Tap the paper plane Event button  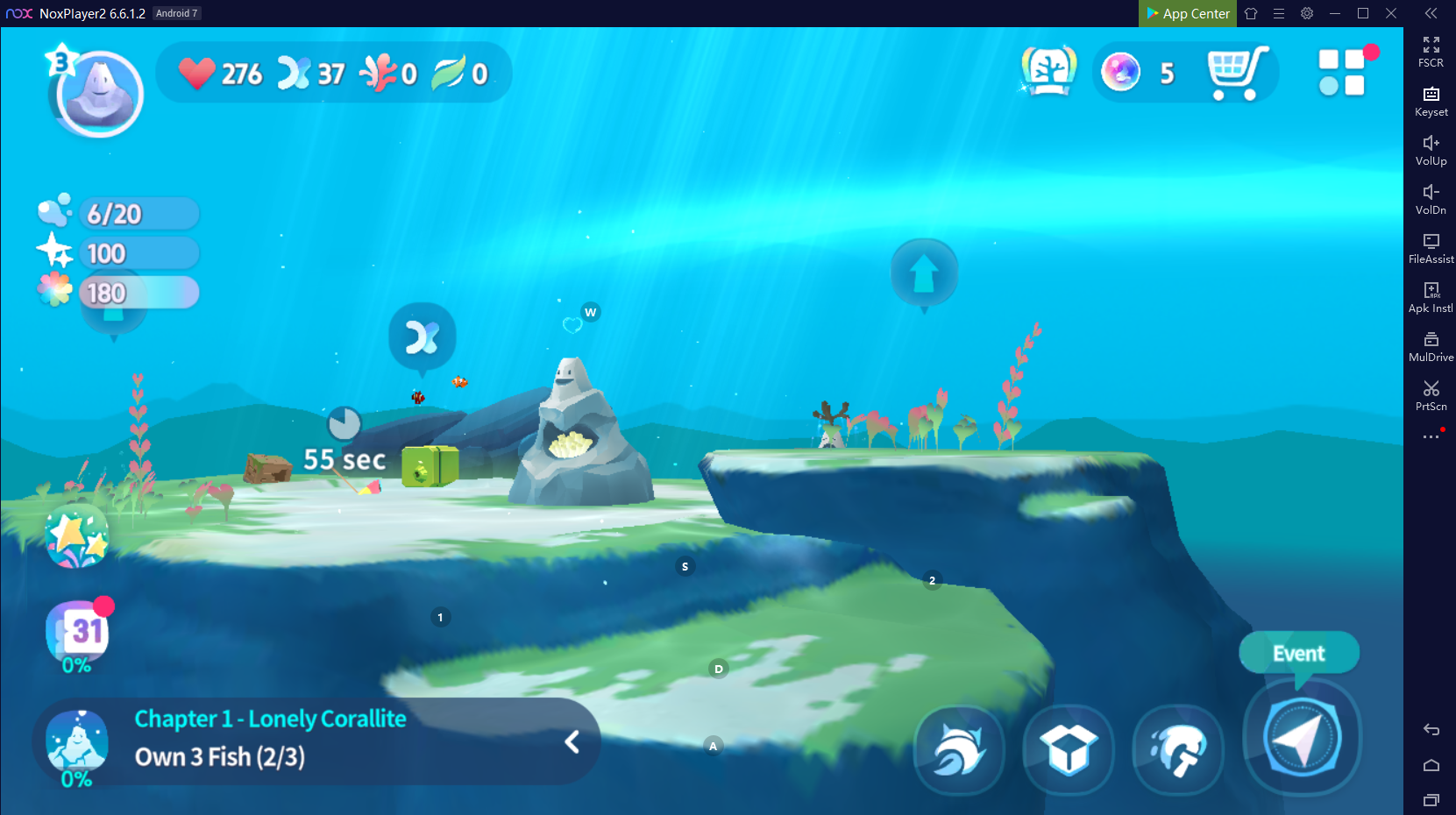pos(1302,738)
